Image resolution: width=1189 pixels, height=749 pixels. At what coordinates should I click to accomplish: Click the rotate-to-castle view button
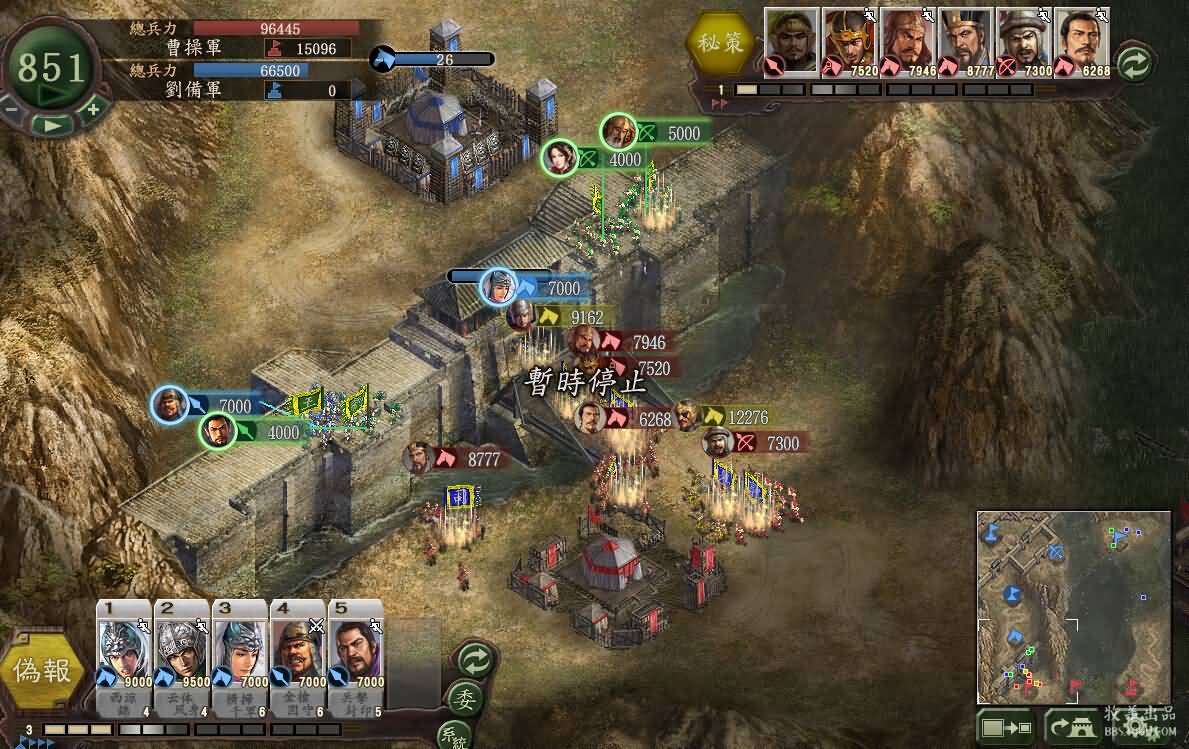pyautogui.click(x=1070, y=727)
